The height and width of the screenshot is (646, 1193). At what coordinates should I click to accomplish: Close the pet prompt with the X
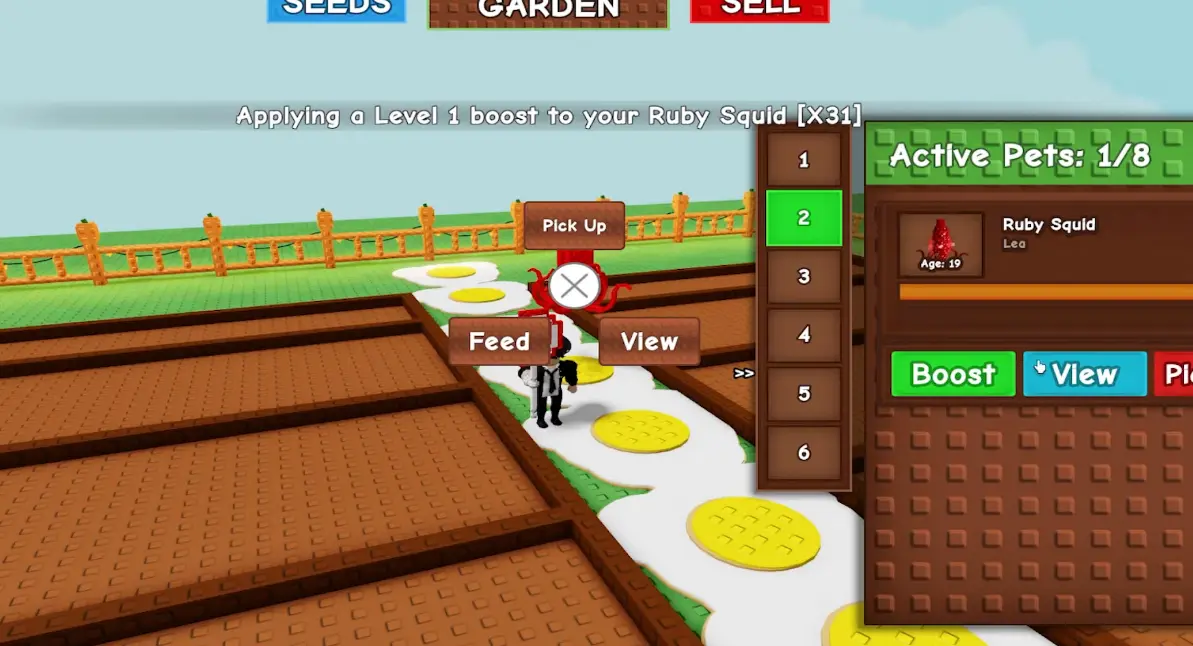point(574,288)
